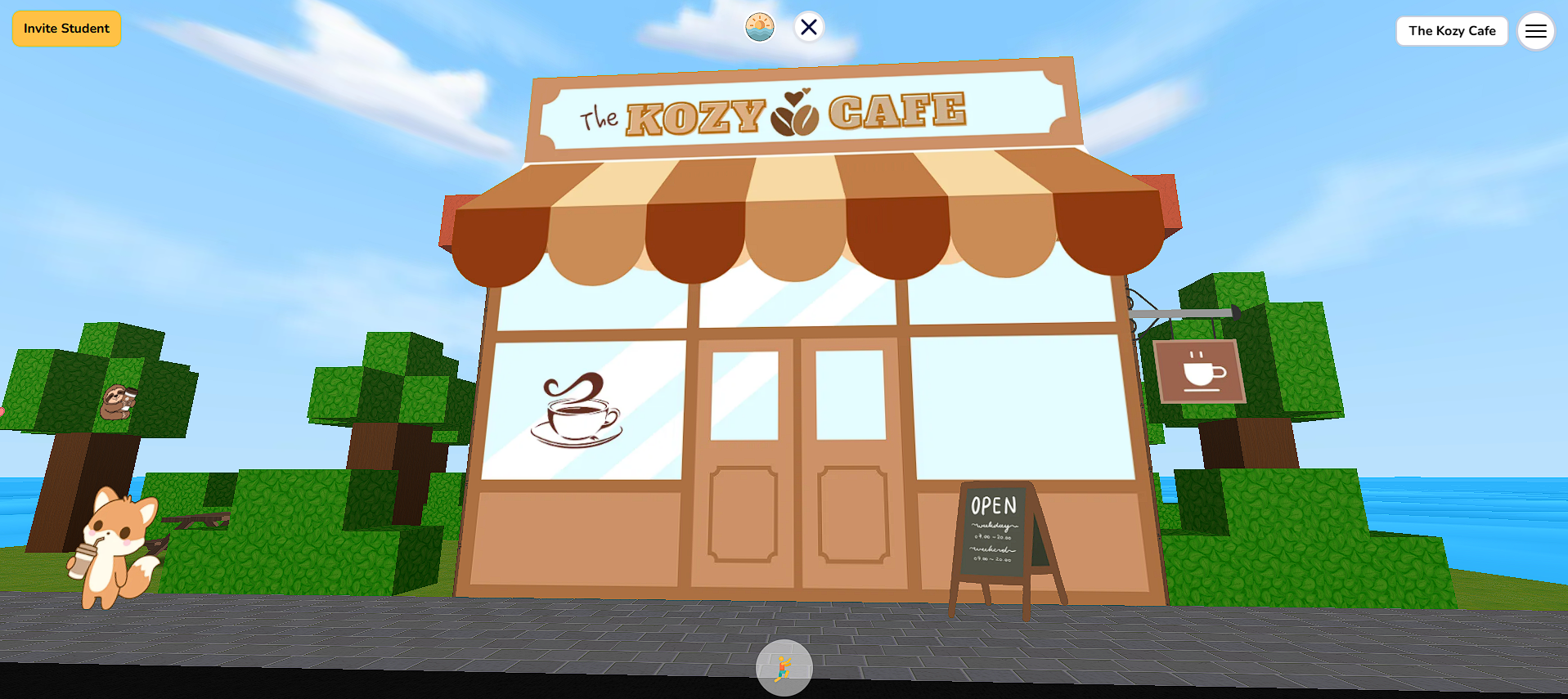The height and width of the screenshot is (699, 1568).
Task: Open the menu via three-line icon
Action: coord(1536,31)
